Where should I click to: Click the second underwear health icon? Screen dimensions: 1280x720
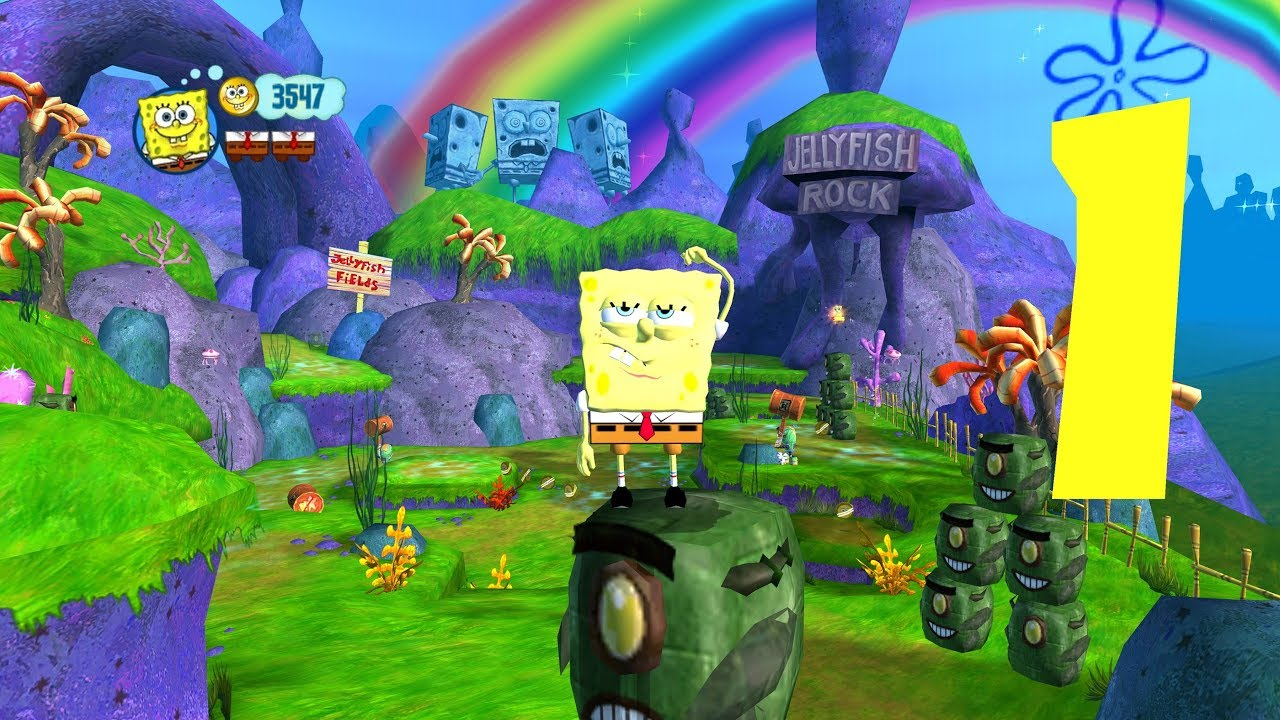pyautogui.click(x=292, y=145)
